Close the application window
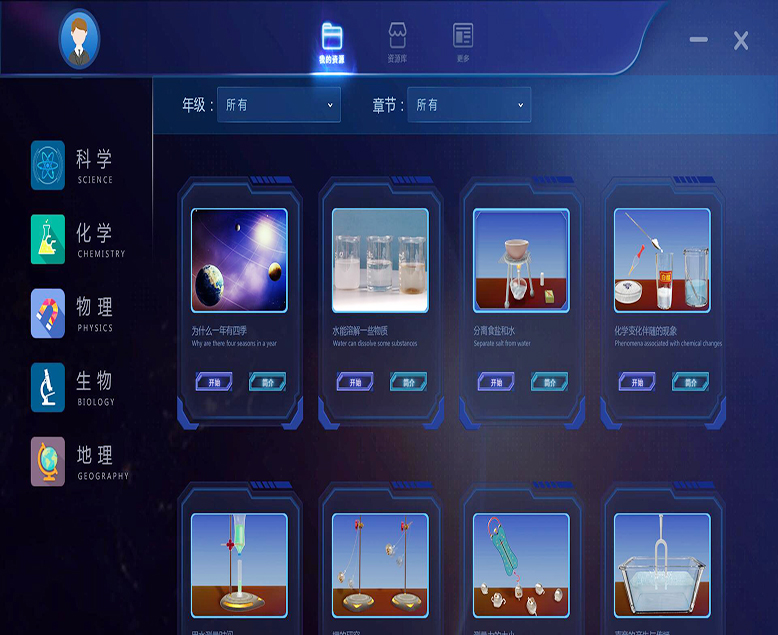This screenshot has height=635, width=778. [741, 40]
